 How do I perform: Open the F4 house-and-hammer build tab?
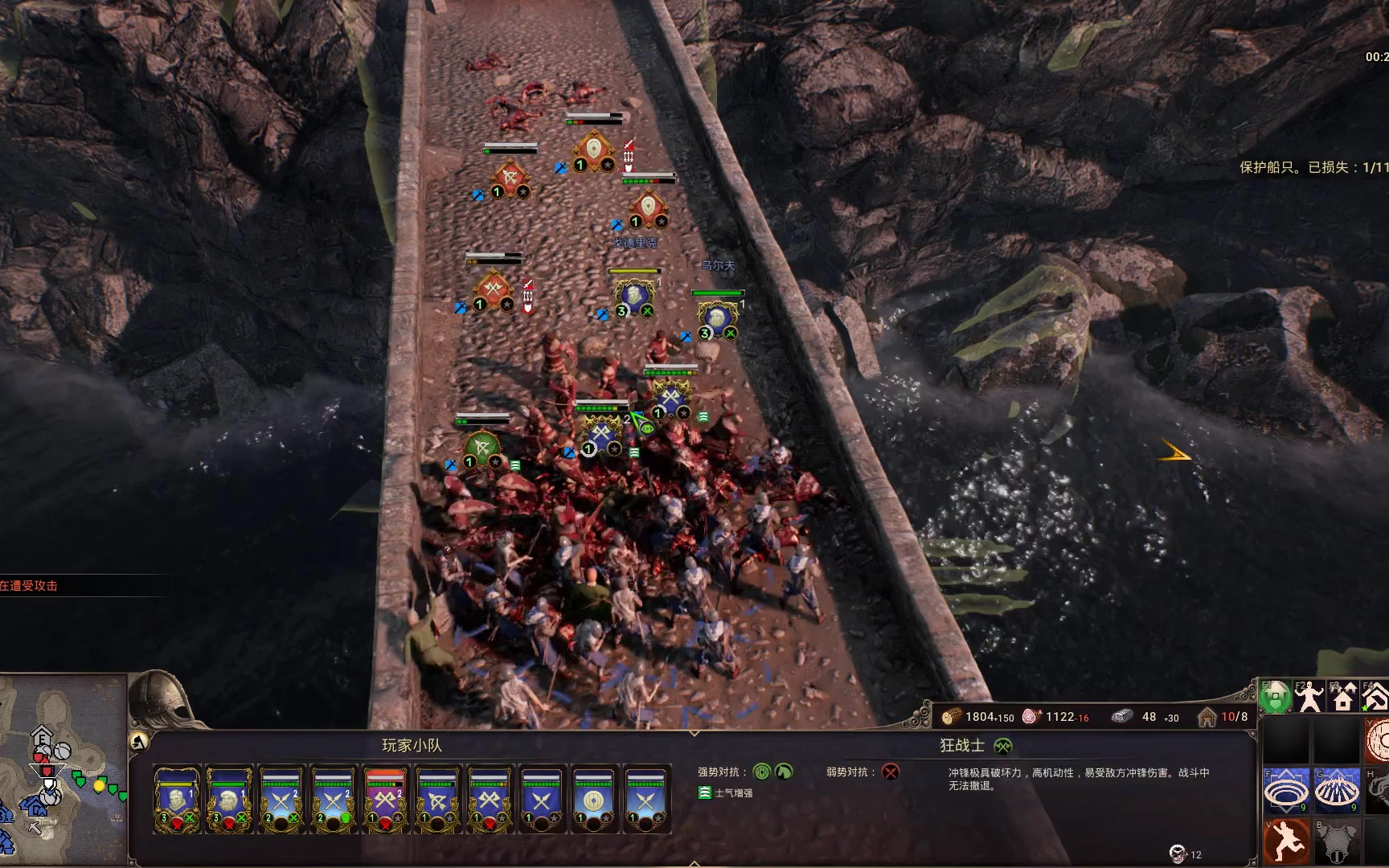click(x=1375, y=698)
